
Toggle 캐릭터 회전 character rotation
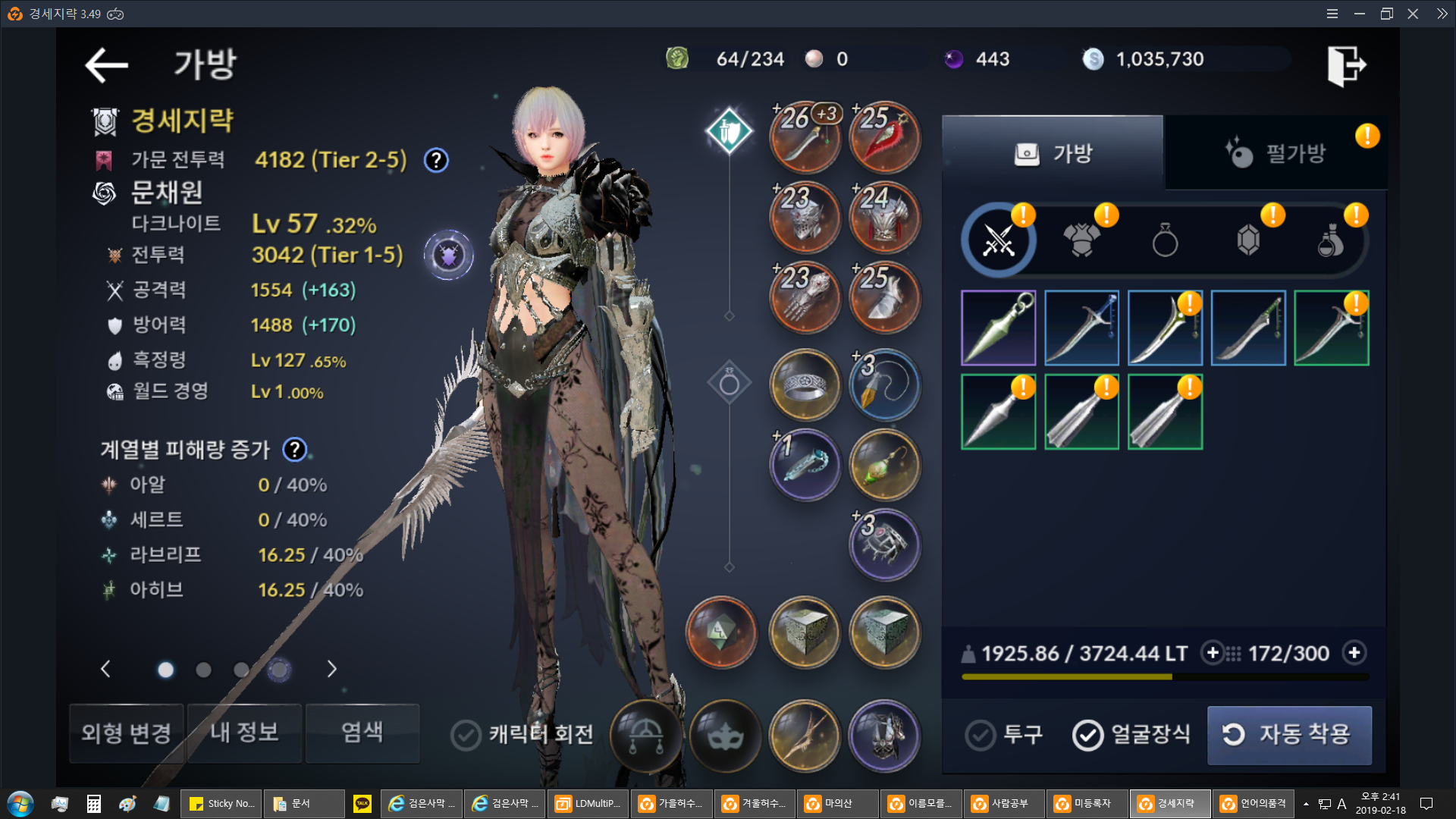(x=466, y=734)
